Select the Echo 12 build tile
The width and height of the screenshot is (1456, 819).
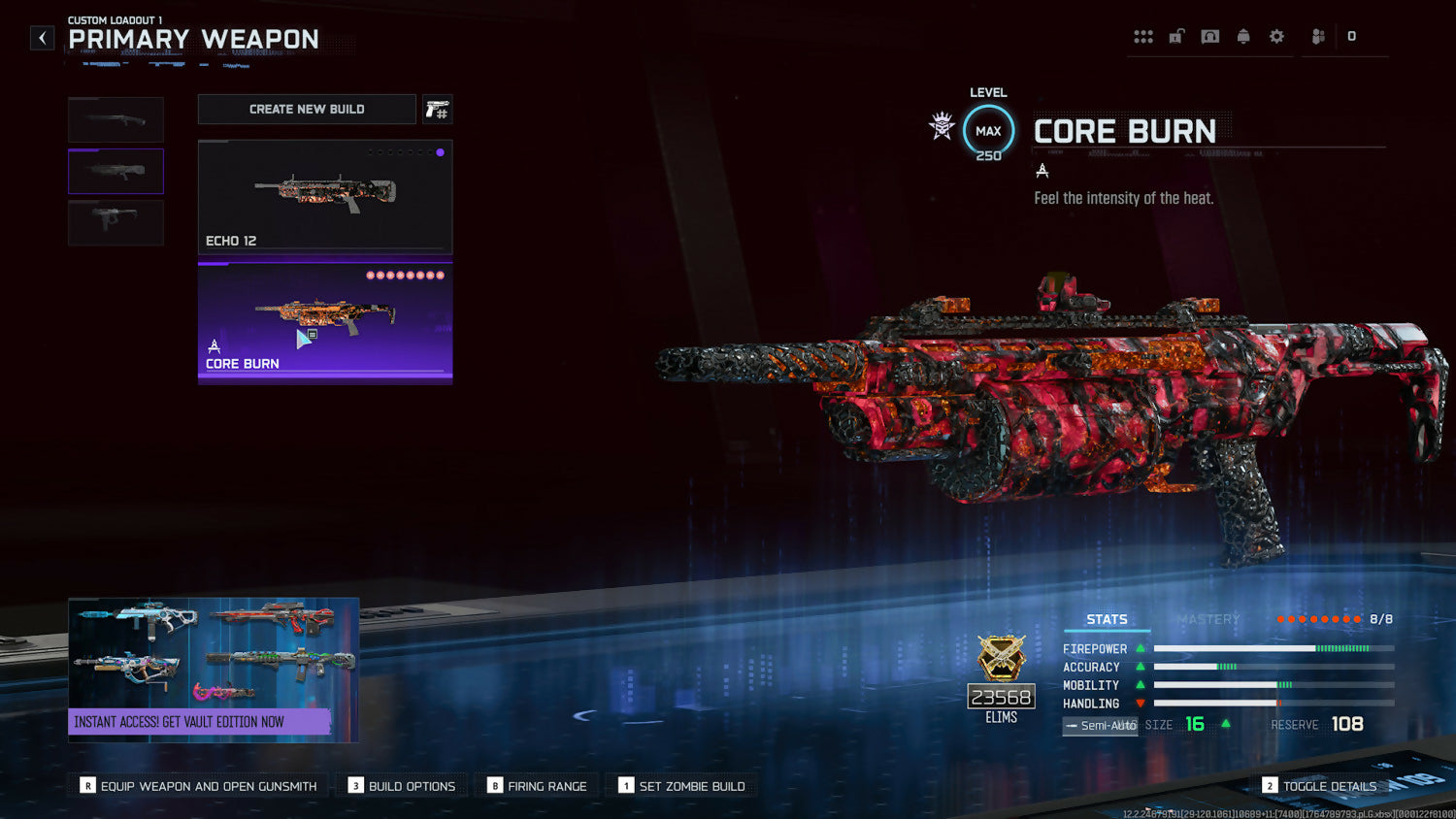325,196
